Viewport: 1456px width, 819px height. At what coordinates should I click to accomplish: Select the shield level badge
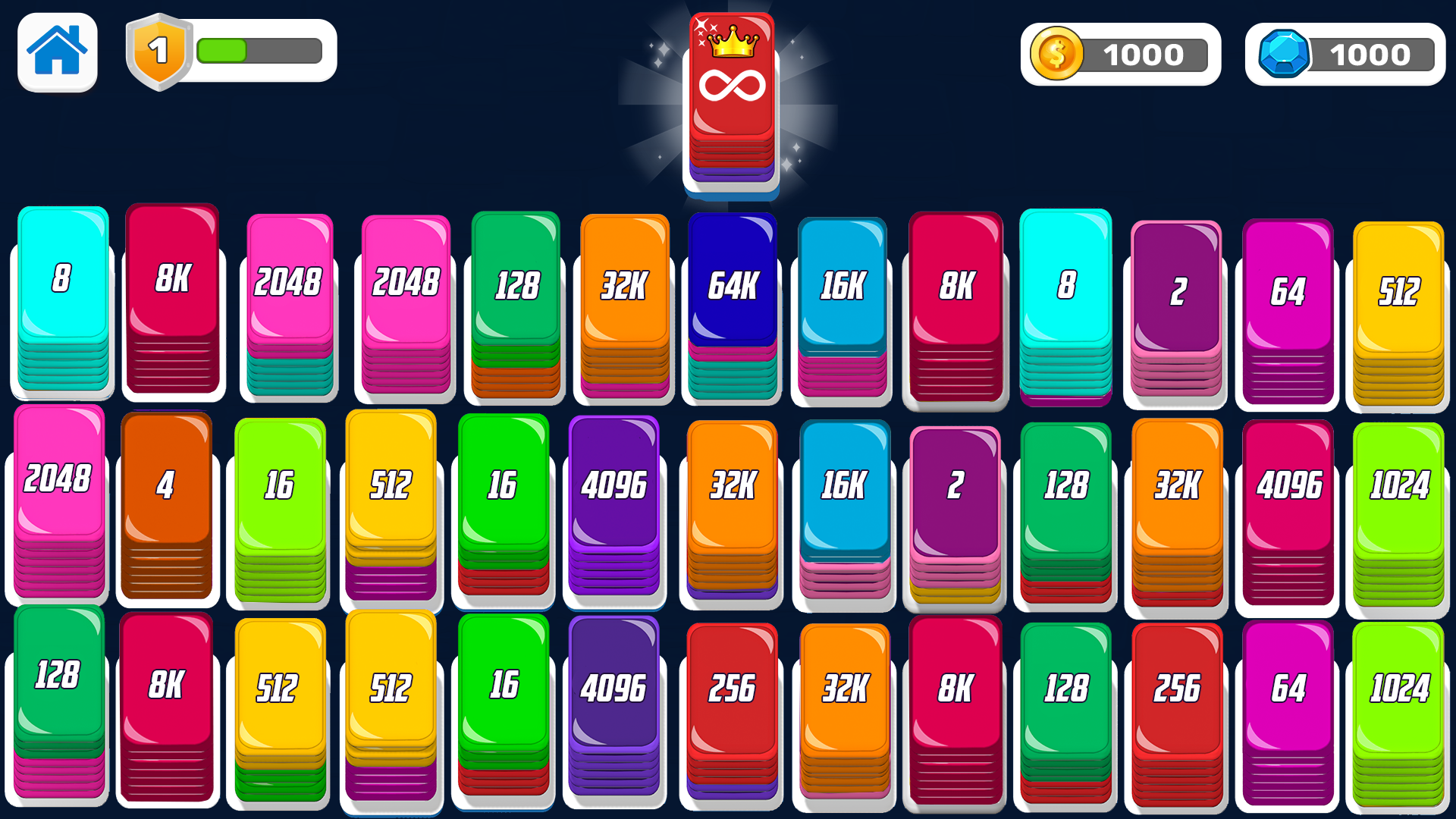point(159,51)
